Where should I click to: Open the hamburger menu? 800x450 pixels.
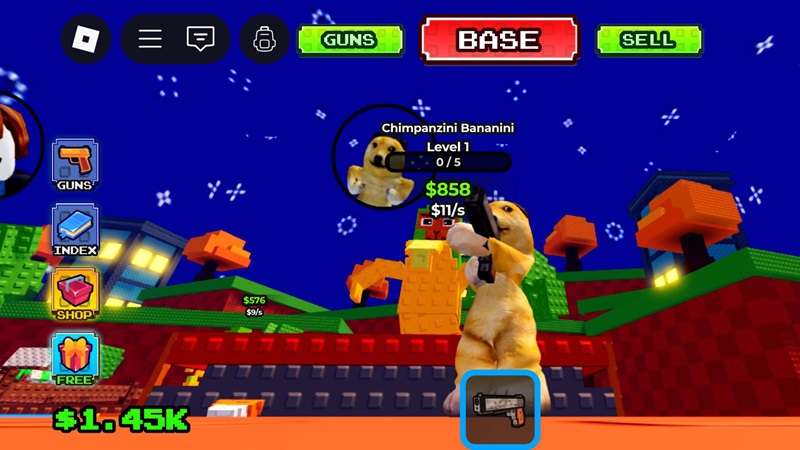pos(150,39)
